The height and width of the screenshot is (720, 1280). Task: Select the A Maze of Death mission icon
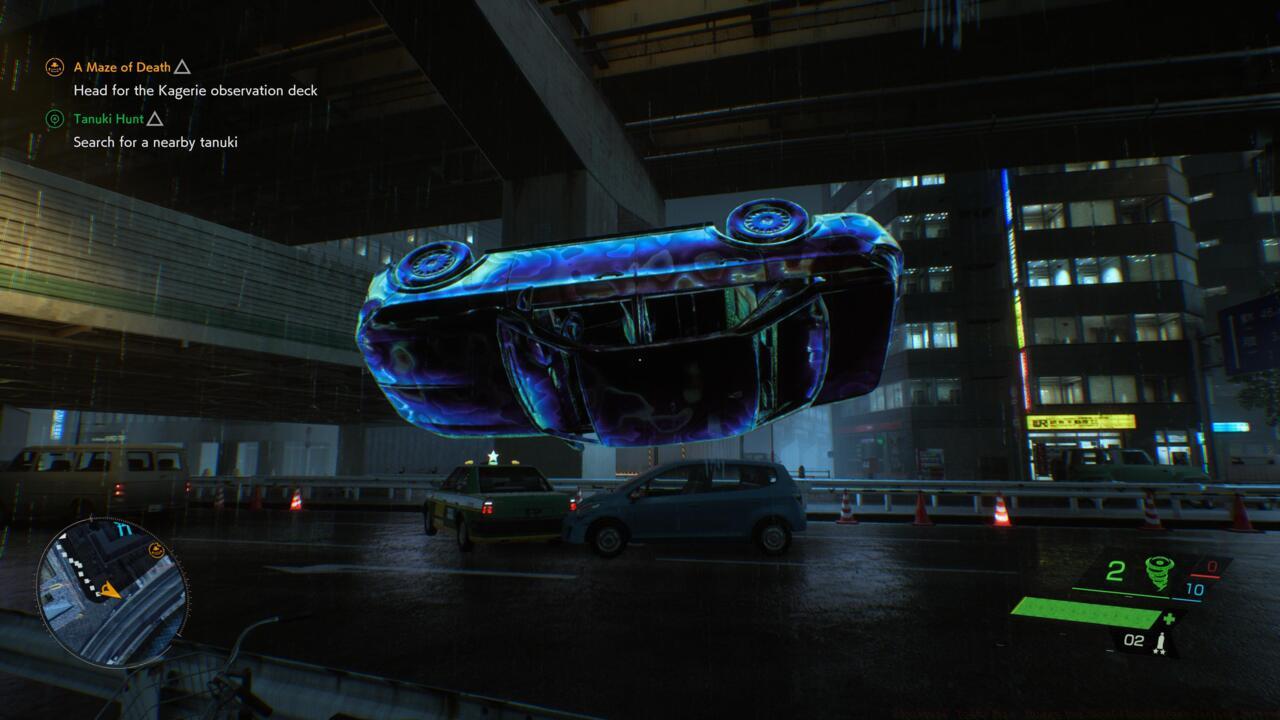tap(53, 68)
